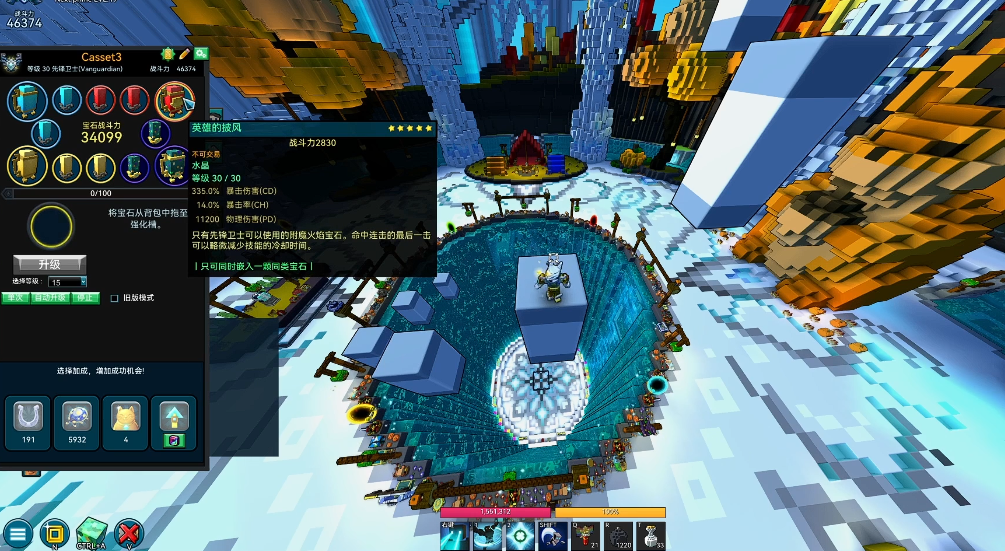Click the 单次 single upgrade button
The width and height of the screenshot is (1005, 551).
[14, 297]
